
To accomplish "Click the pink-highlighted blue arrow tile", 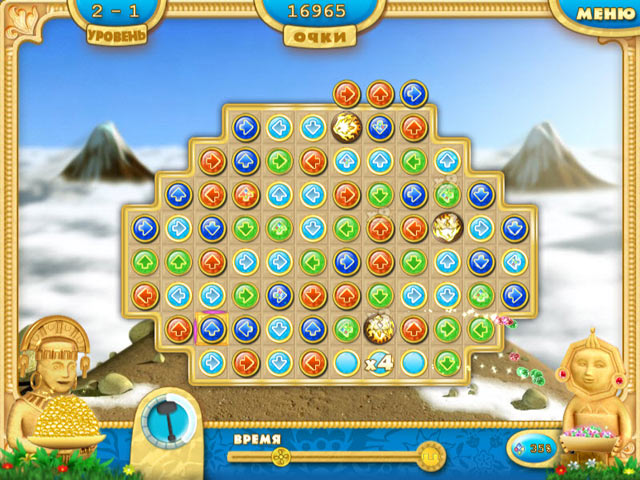I will click(x=211, y=328).
